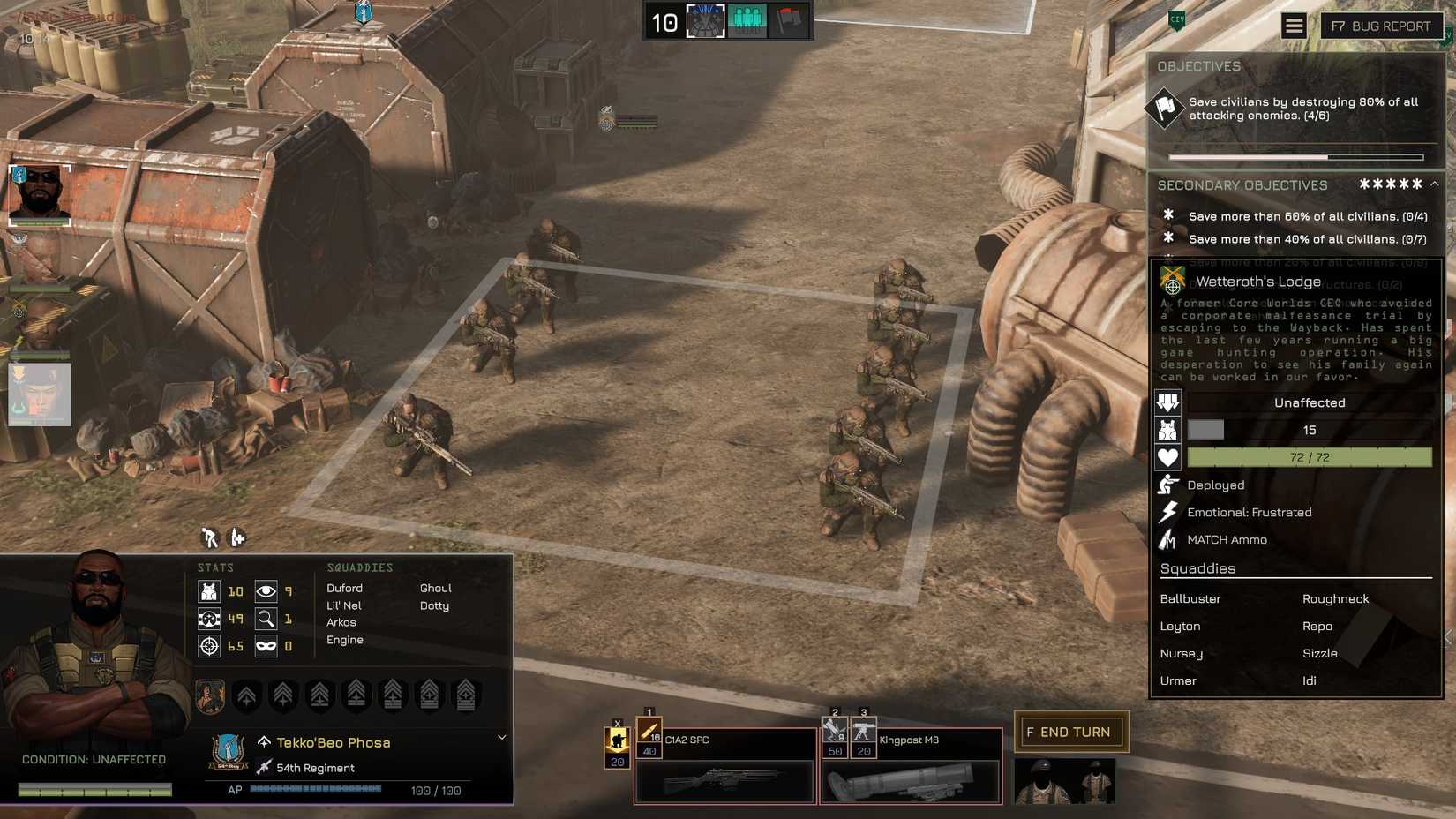Collapse the SECONDARY OBJECTIVES section
The width and height of the screenshot is (1456, 819).
point(1433,185)
